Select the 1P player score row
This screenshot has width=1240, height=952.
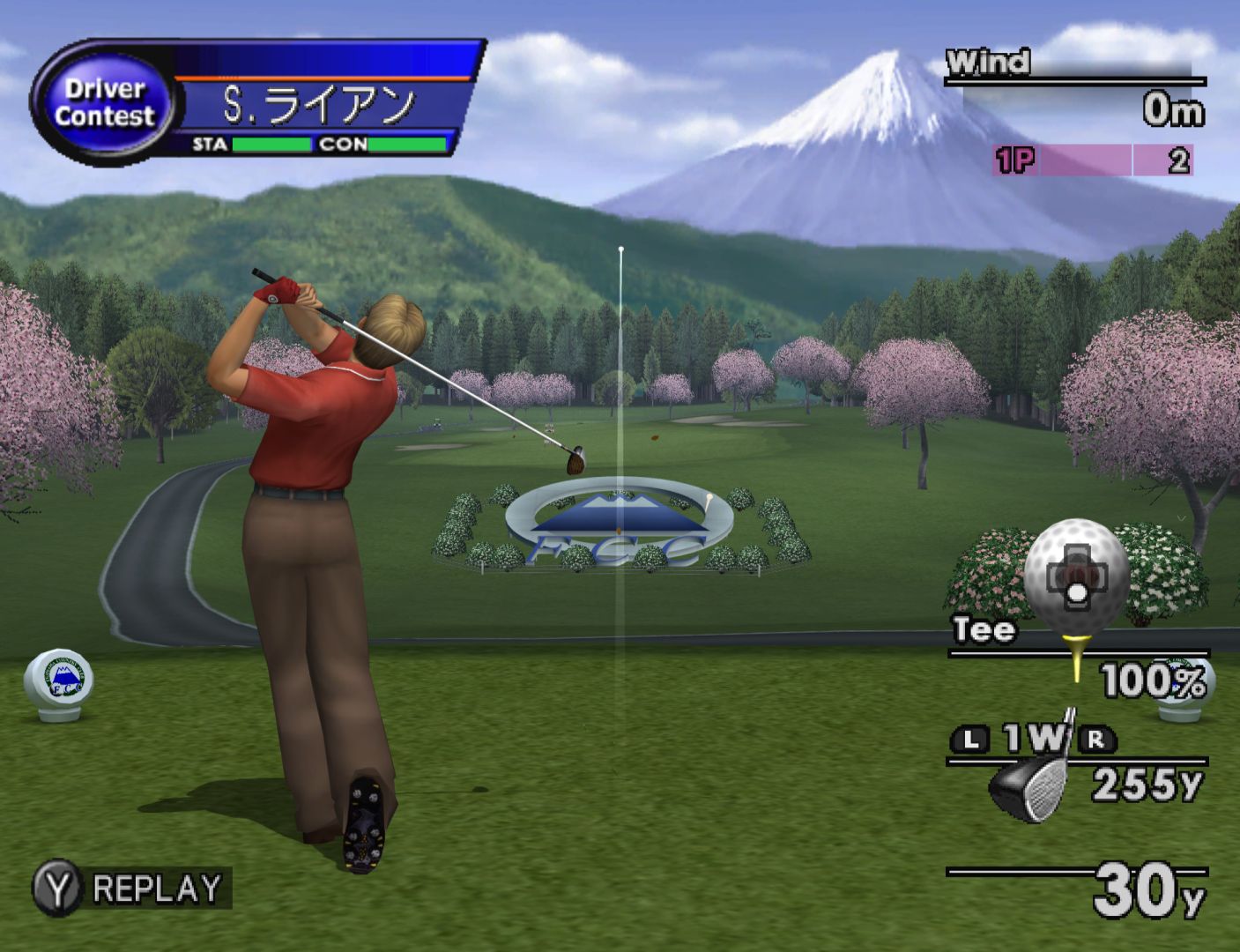click(x=1093, y=160)
